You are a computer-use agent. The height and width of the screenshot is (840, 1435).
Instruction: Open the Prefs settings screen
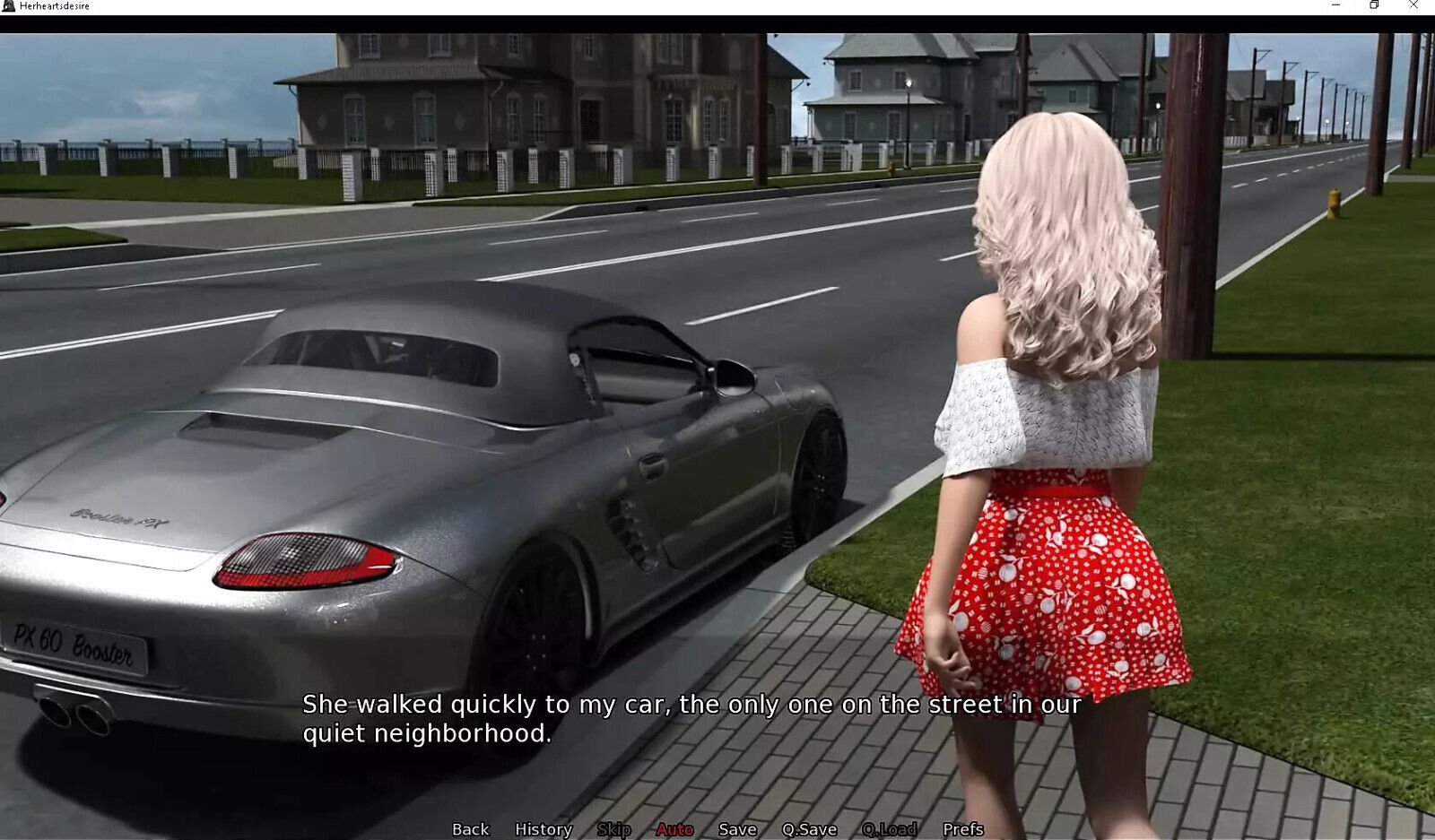tap(965, 829)
